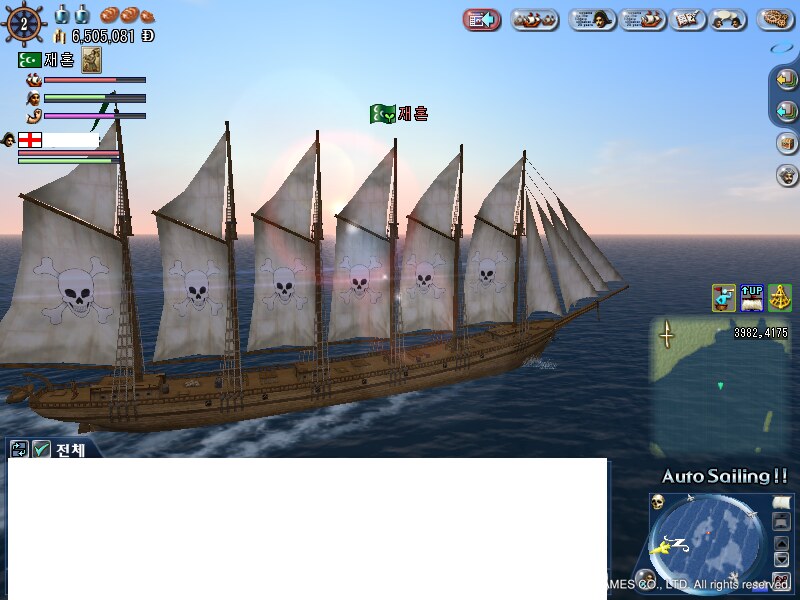Activate the lookout spyglass skill icon
This screenshot has width=800, height=600.
[x=723, y=297]
